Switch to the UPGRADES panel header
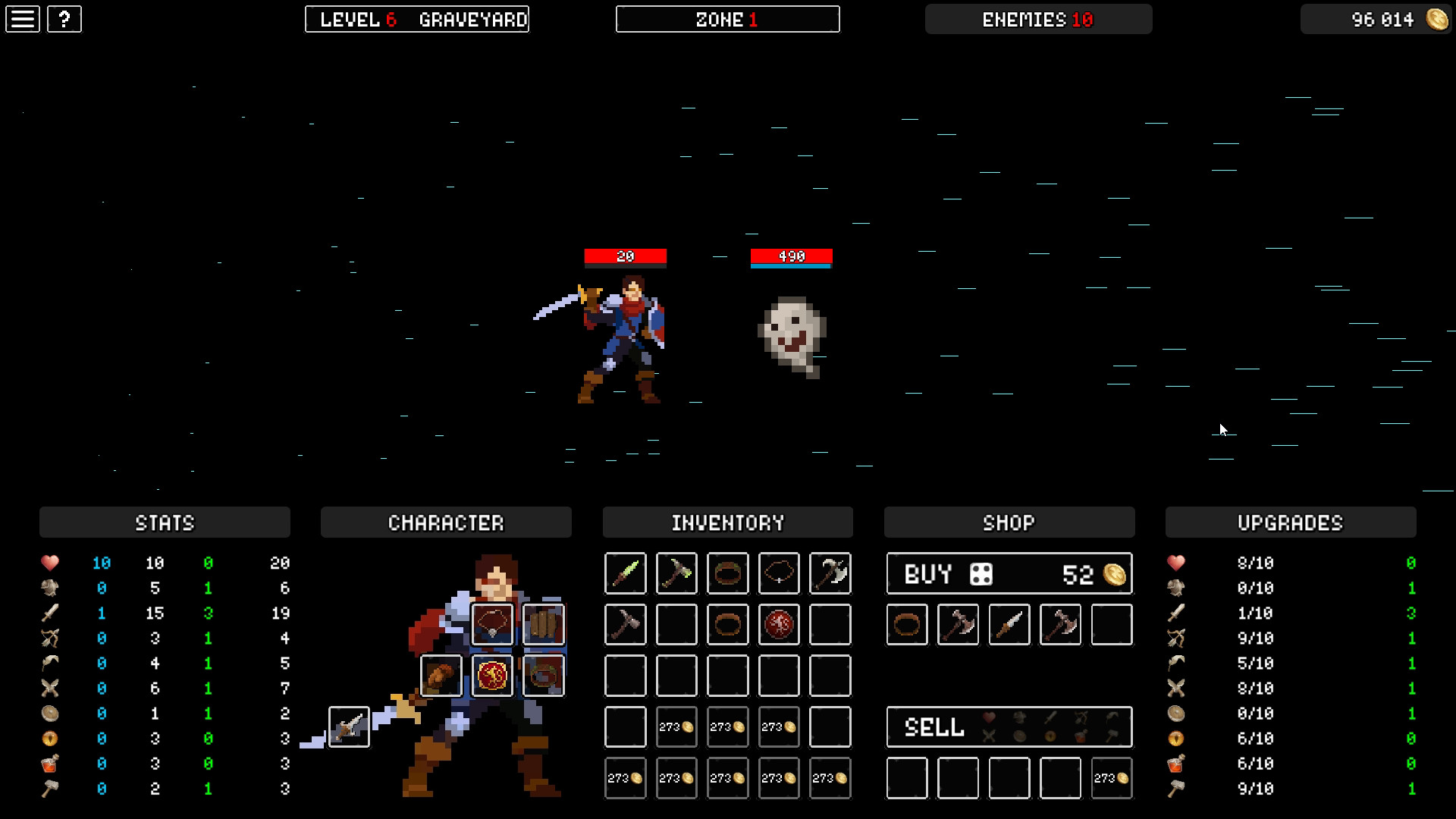 click(1290, 522)
